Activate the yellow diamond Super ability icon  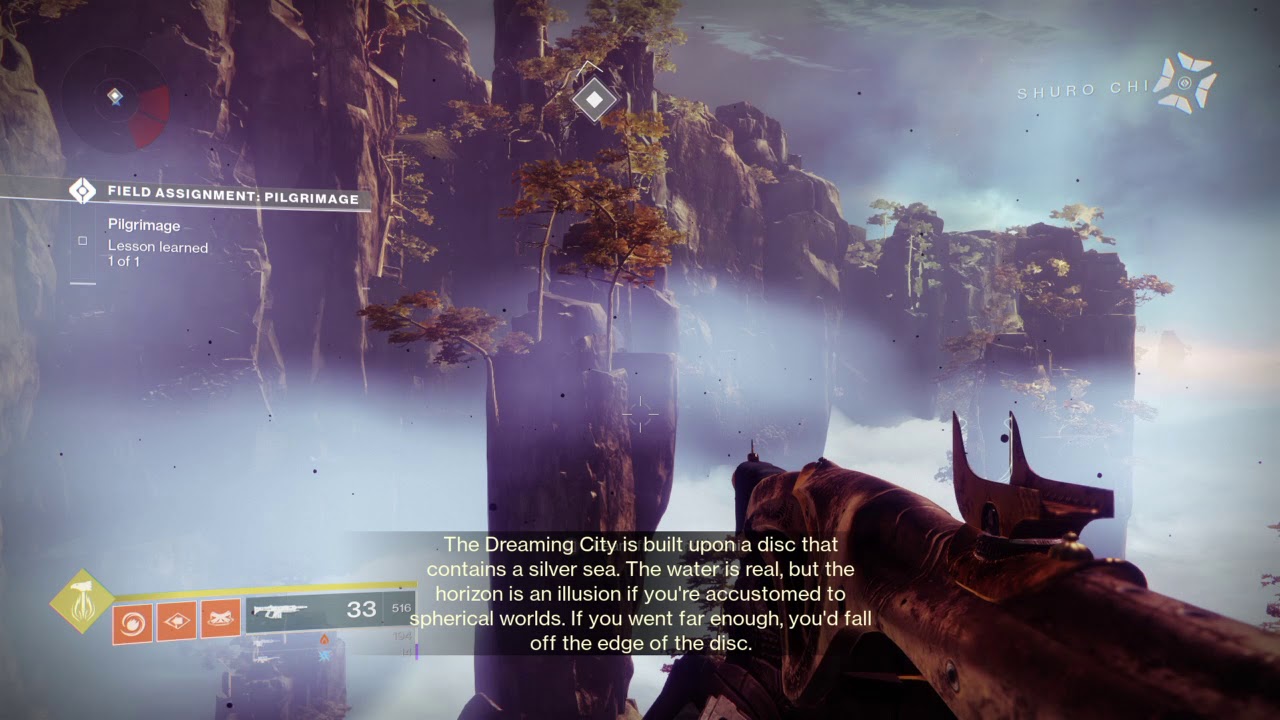[80, 600]
